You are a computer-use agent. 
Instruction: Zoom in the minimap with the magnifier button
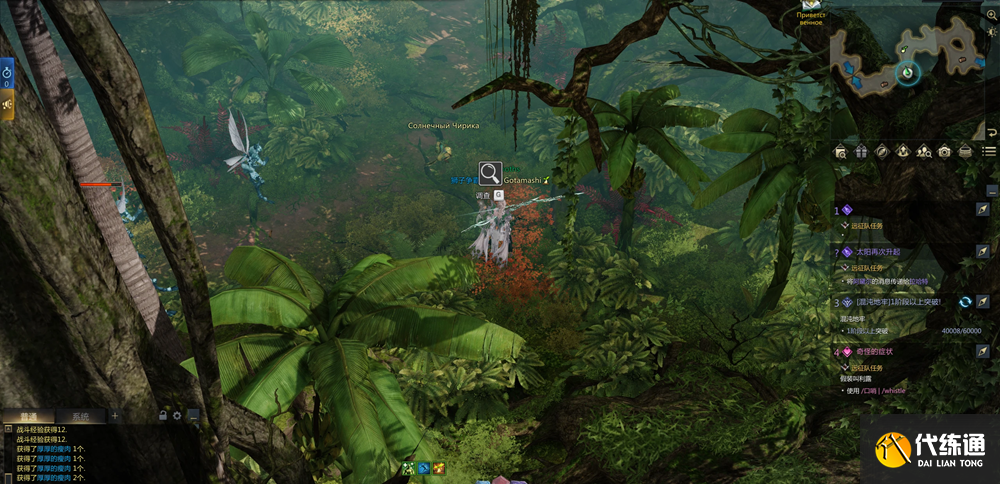coord(991,14)
